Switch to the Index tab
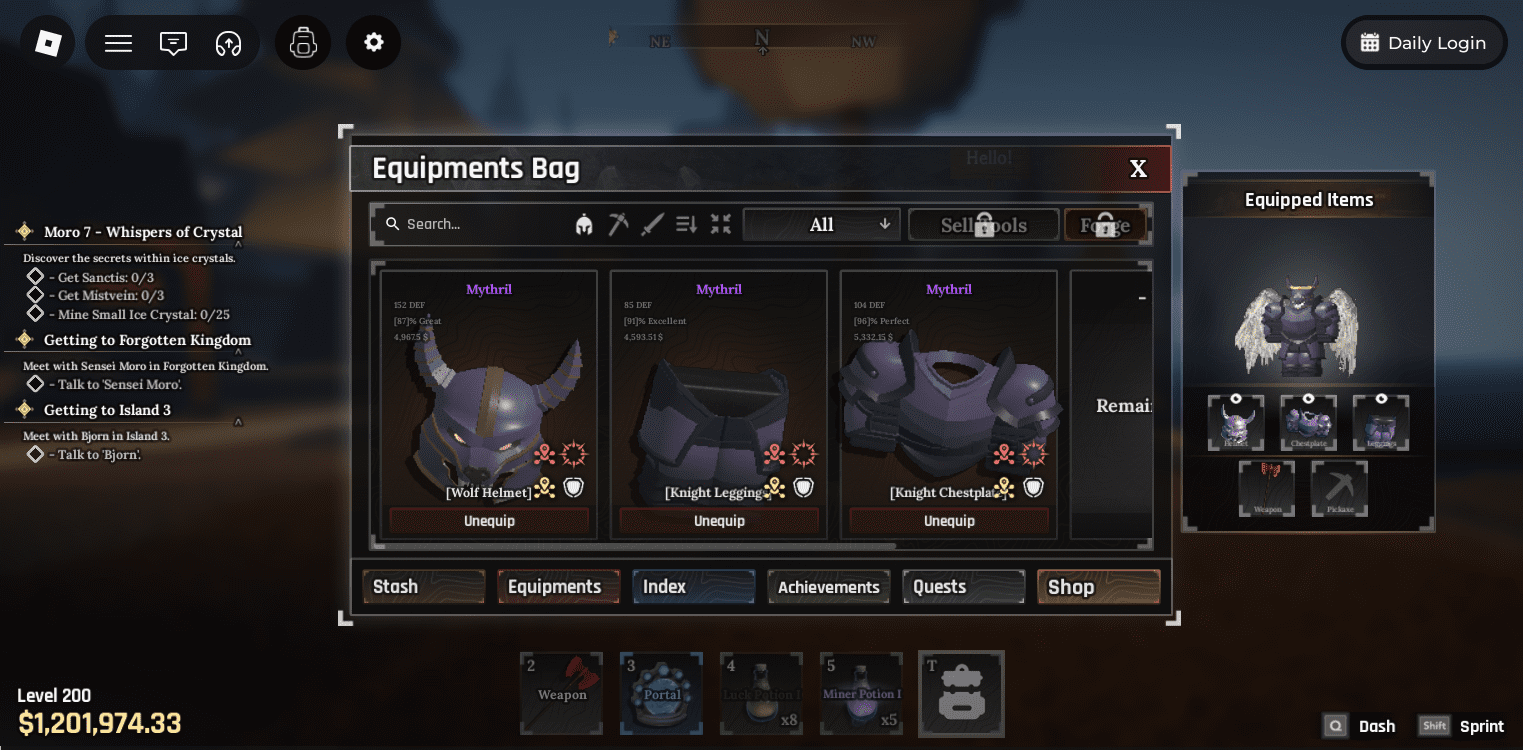Image resolution: width=1523 pixels, height=750 pixels. point(692,587)
